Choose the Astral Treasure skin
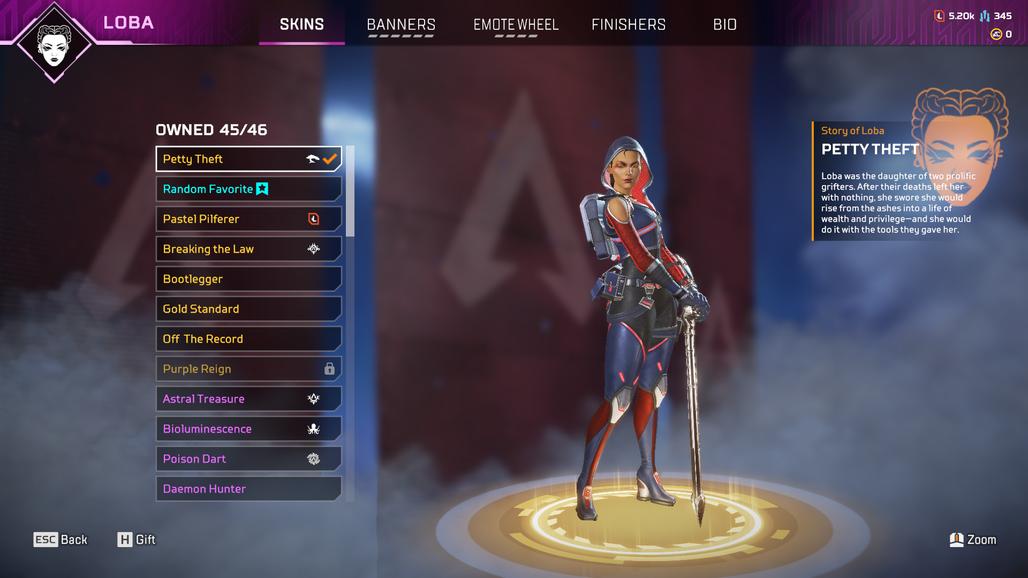 click(x=248, y=399)
